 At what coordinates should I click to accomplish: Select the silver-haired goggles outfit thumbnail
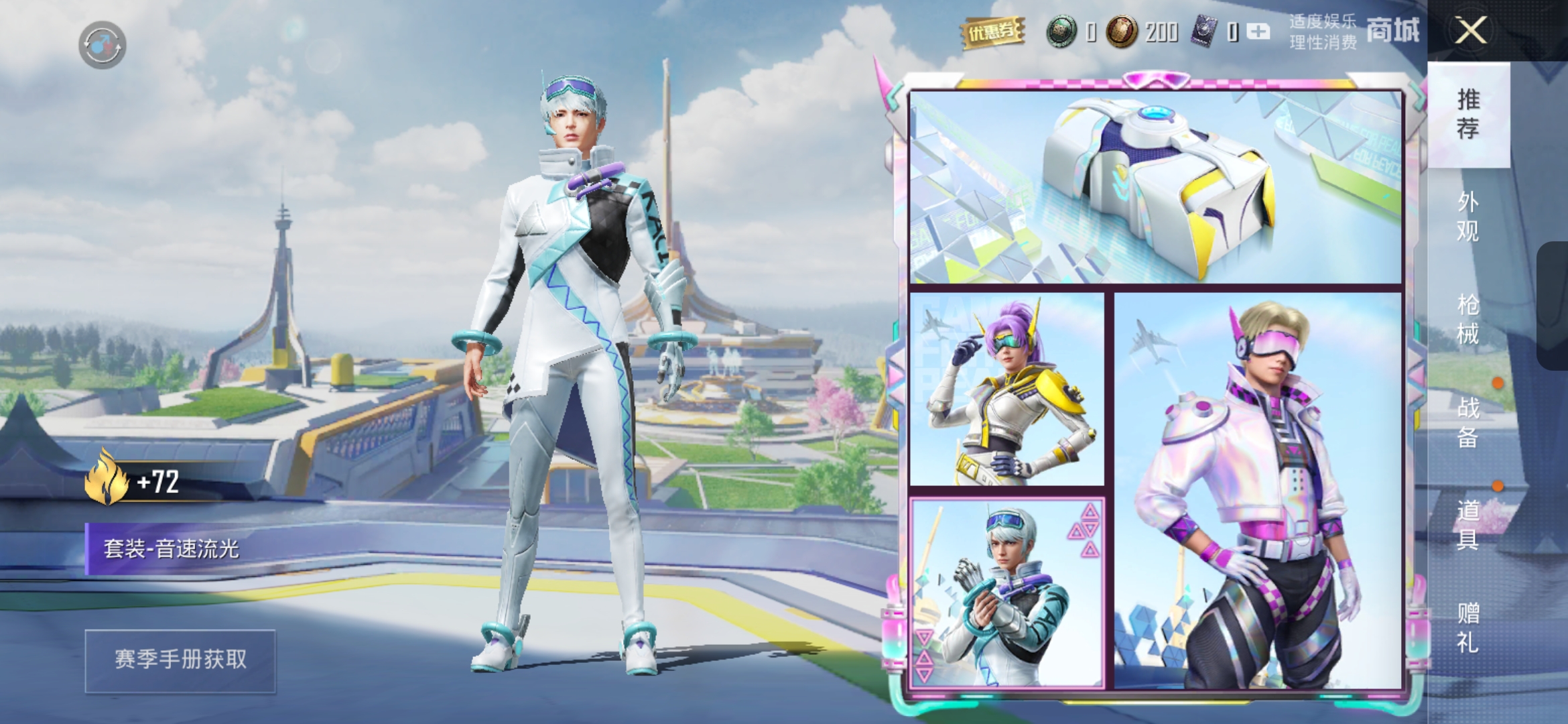click(1006, 593)
